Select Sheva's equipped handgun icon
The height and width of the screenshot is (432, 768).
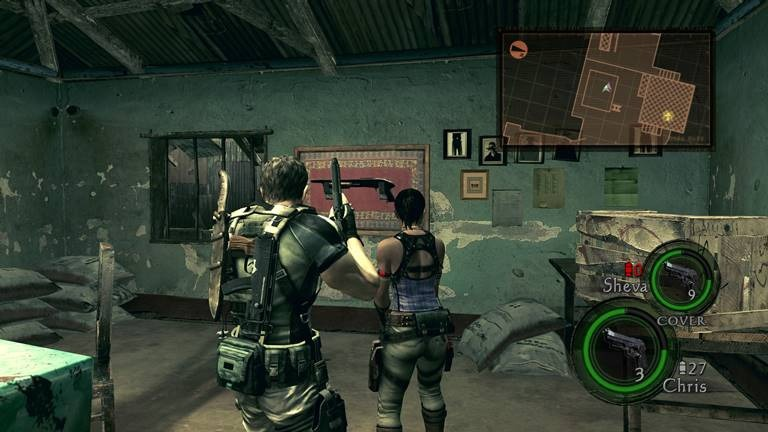680,275
